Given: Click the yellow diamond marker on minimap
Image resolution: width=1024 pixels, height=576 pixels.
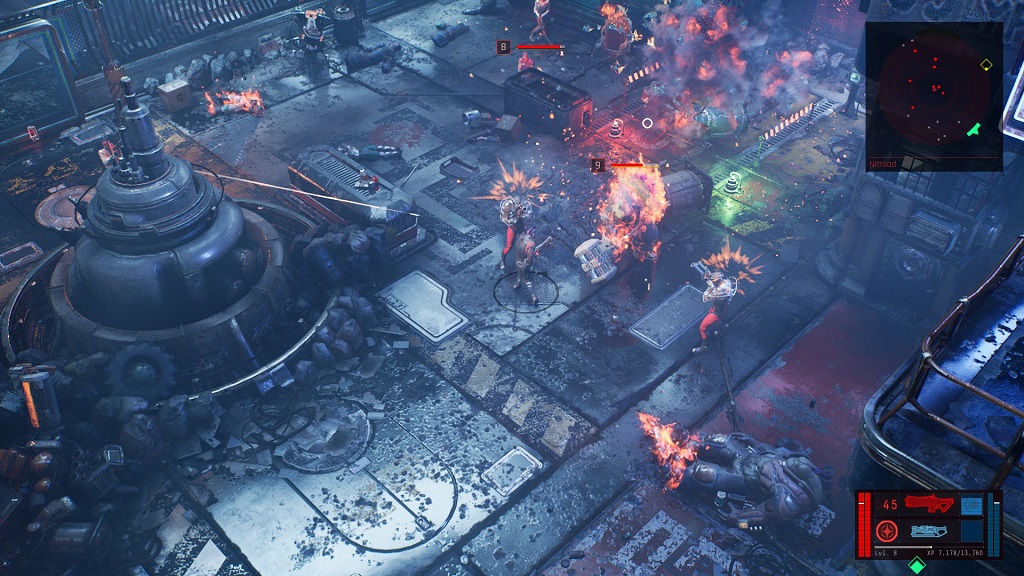Looking at the screenshot, I should [x=986, y=65].
